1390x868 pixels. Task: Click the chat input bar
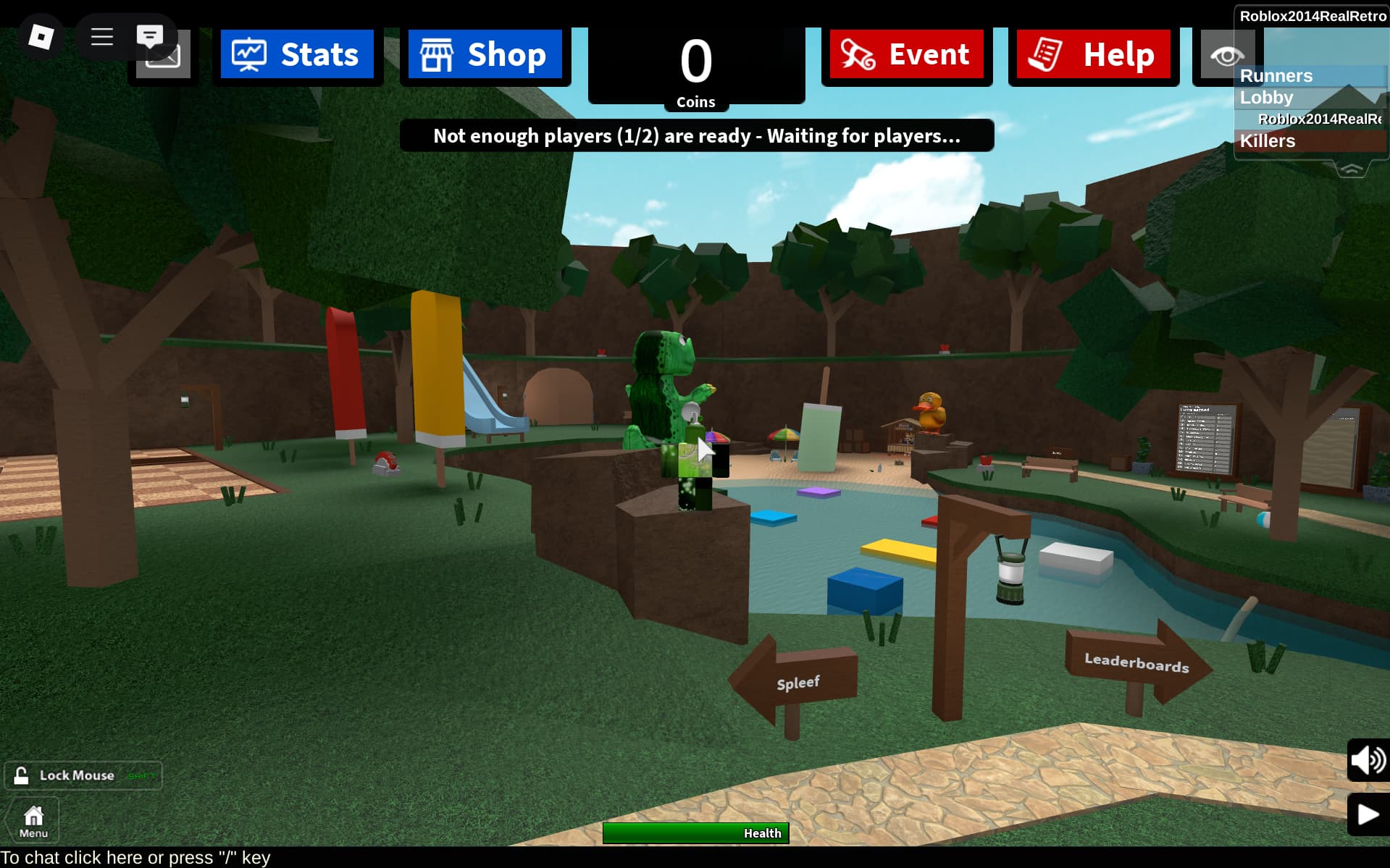click(x=134, y=857)
